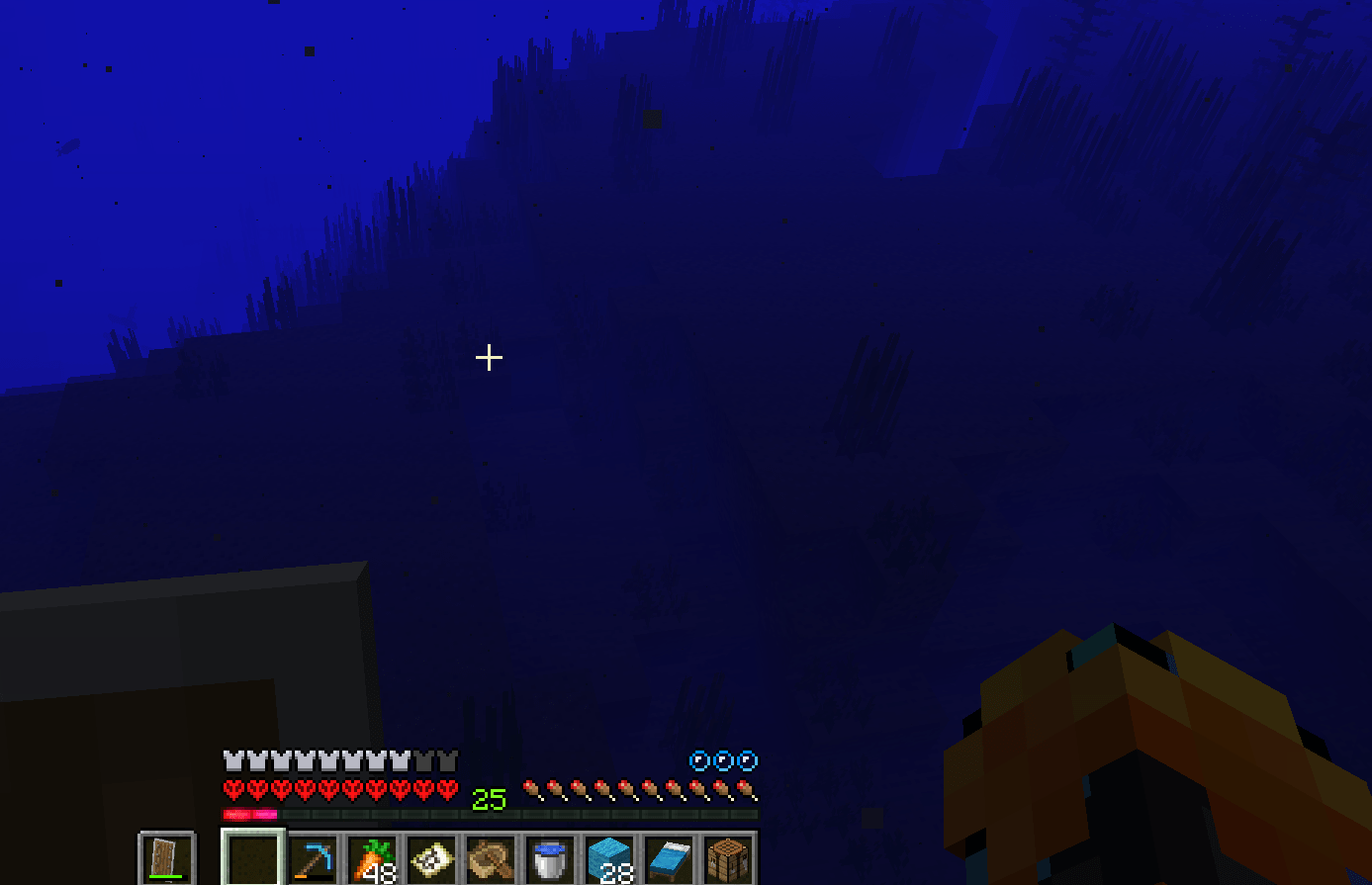
Task: Select the stack of 28 blue blocks
Action: tap(610, 858)
